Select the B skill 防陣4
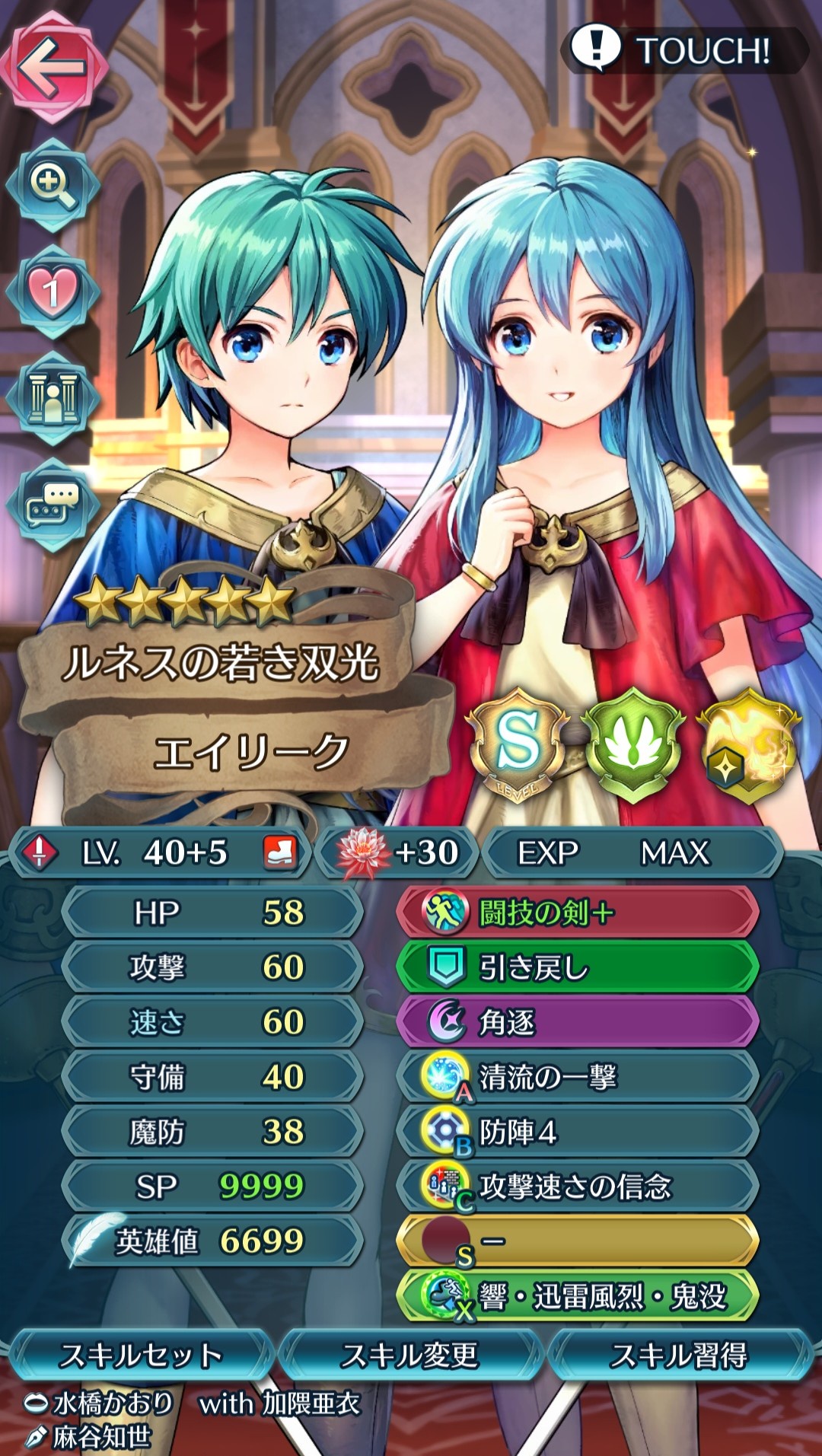 coord(577,1132)
